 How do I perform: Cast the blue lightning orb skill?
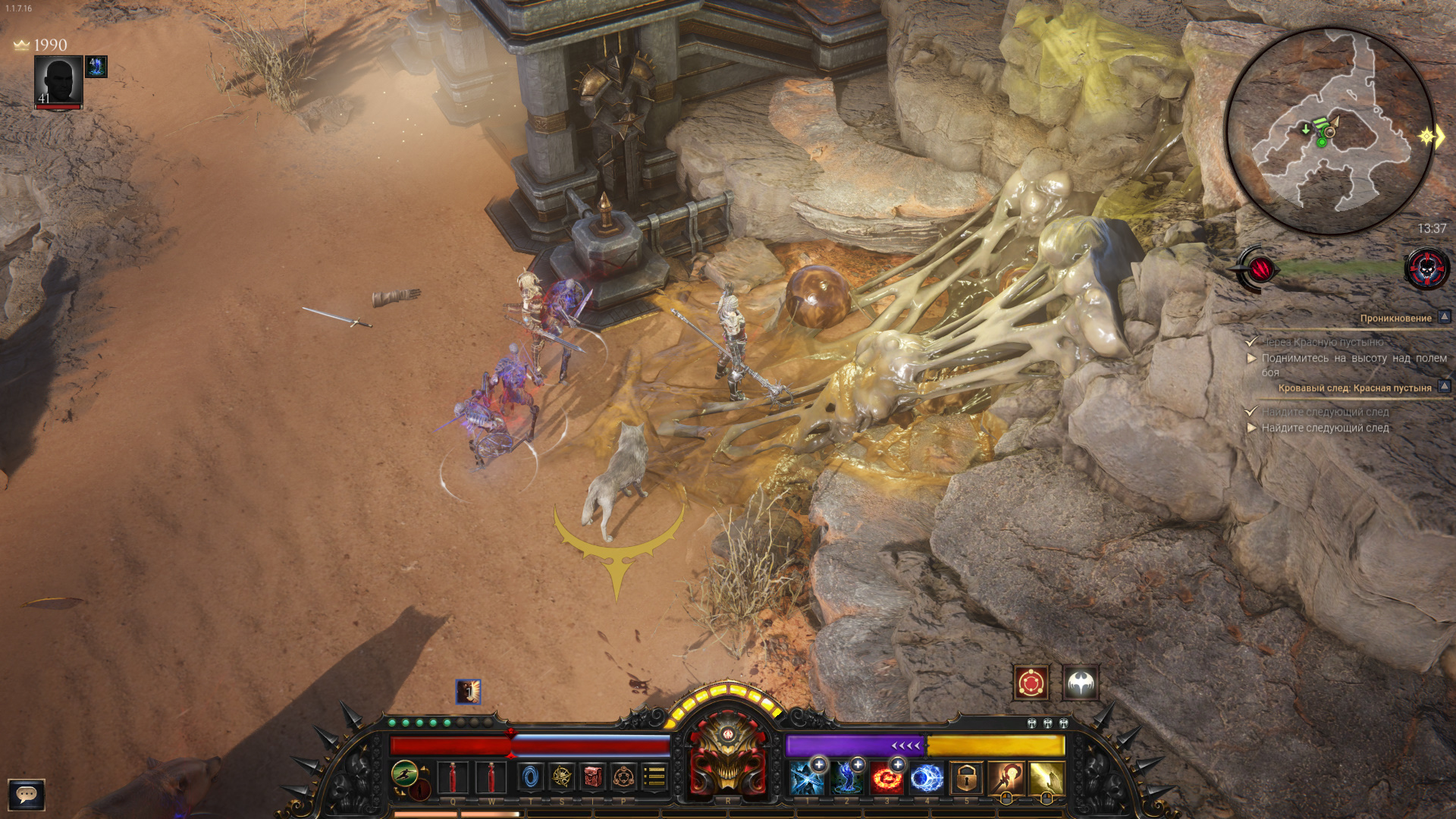(x=926, y=779)
